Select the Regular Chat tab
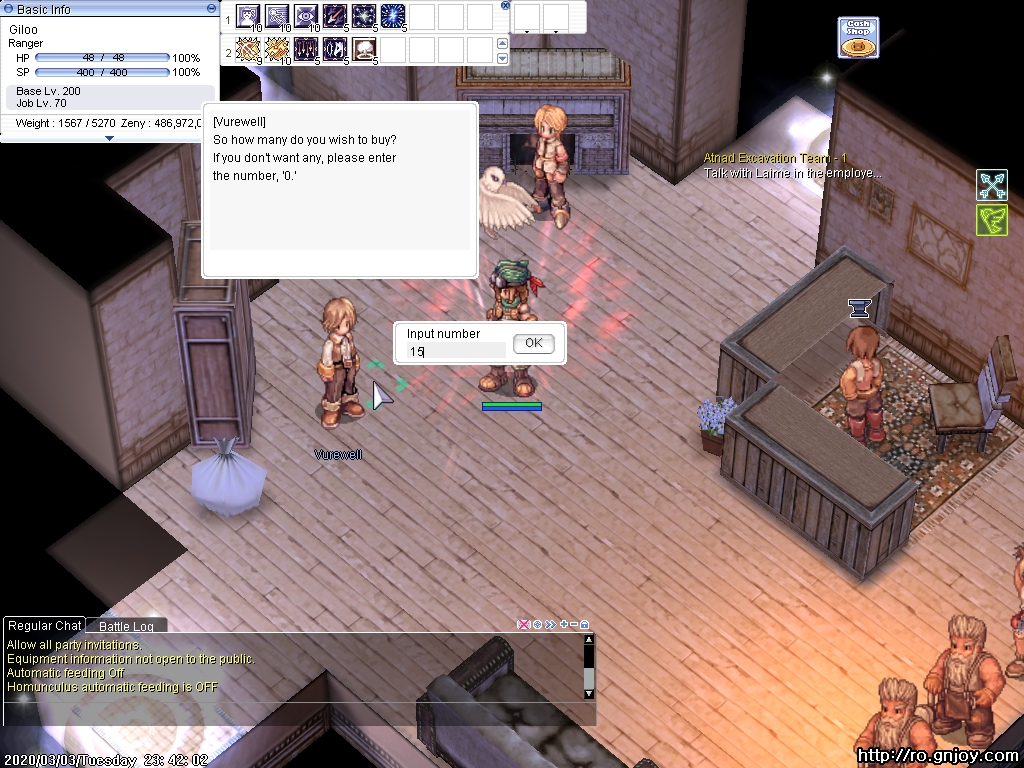The width and height of the screenshot is (1024, 768). click(44, 626)
